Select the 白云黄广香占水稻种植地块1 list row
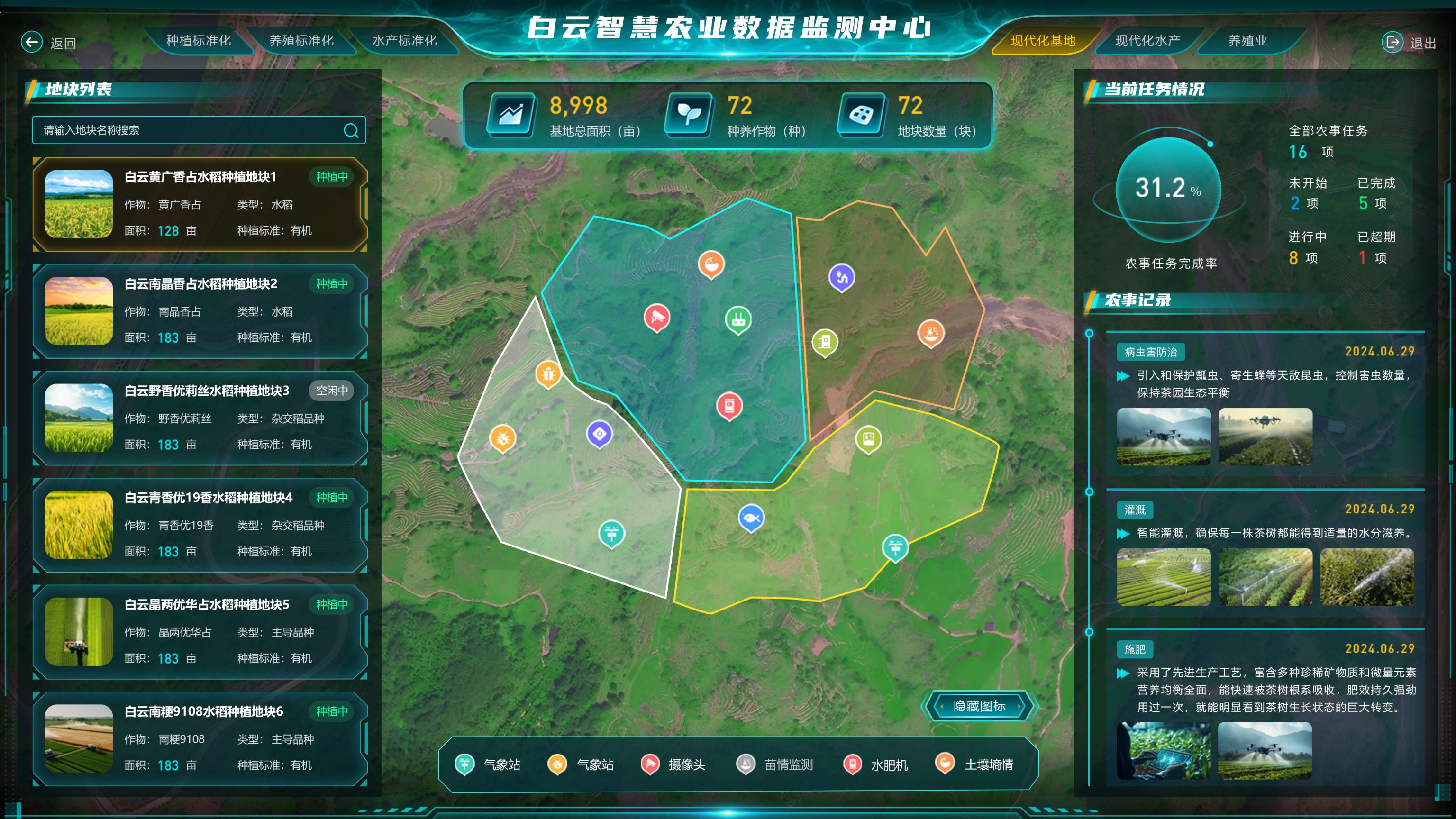 [200, 204]
